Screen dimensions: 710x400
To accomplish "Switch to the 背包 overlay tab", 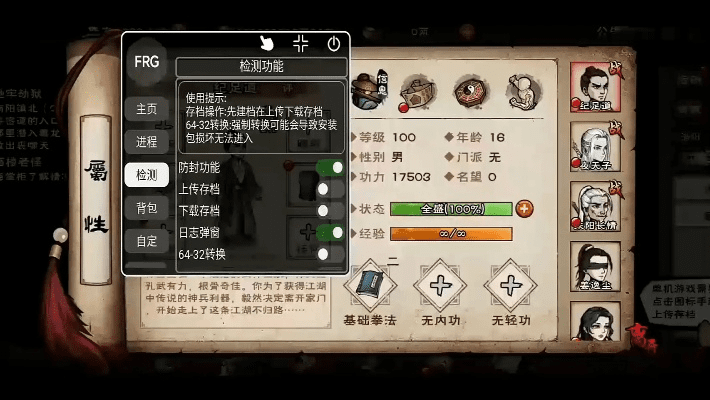I will (x=146, y=208).
